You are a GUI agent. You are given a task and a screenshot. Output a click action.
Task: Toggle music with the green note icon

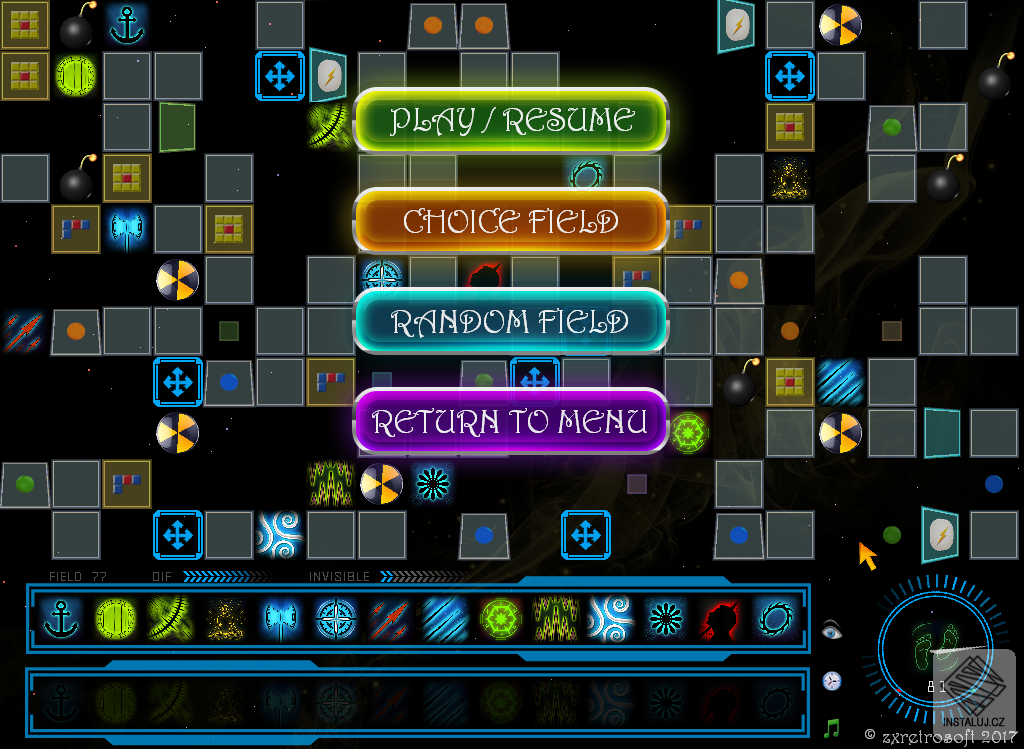coord(832,727)
